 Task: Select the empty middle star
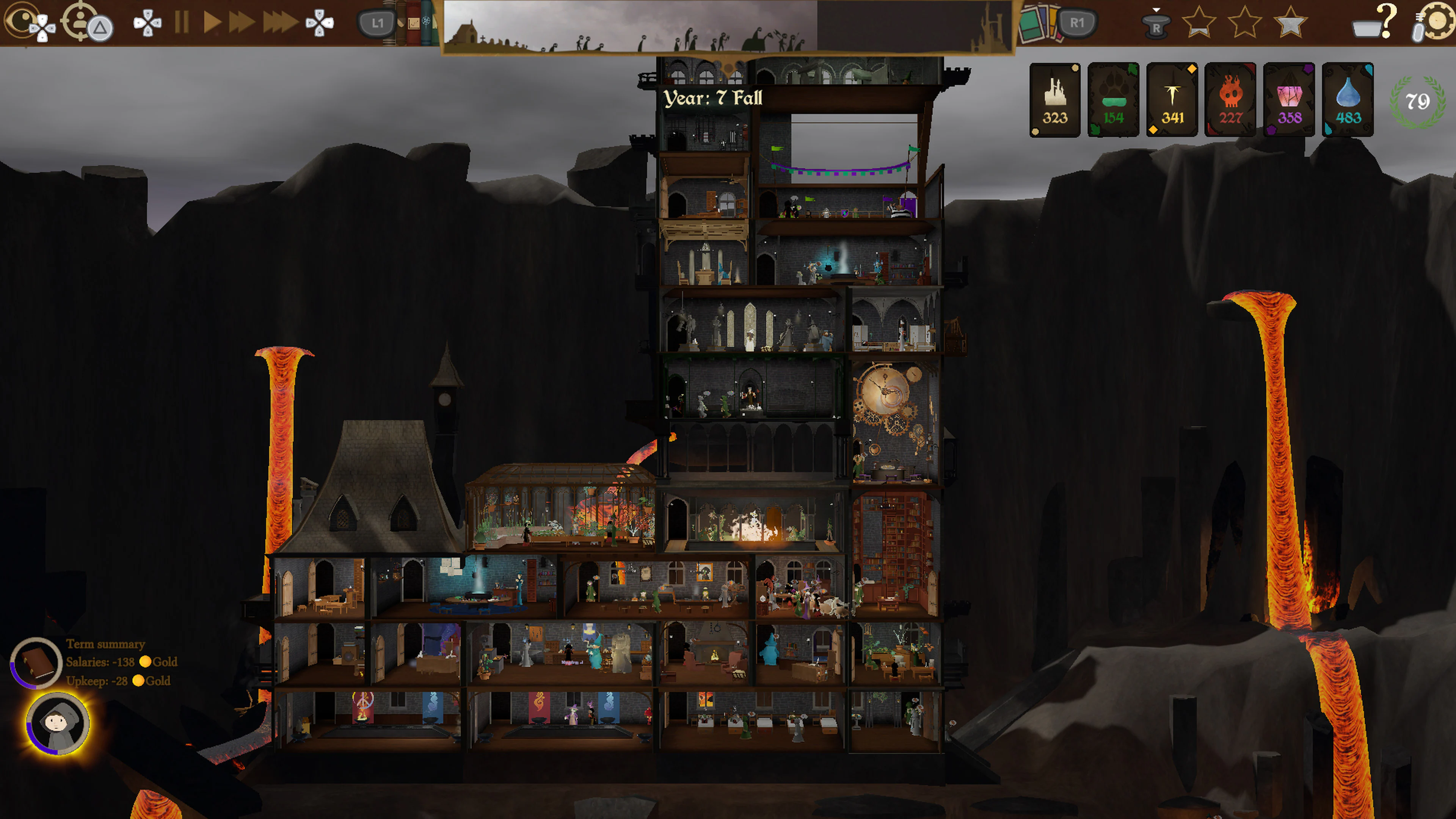point(1244,23)
